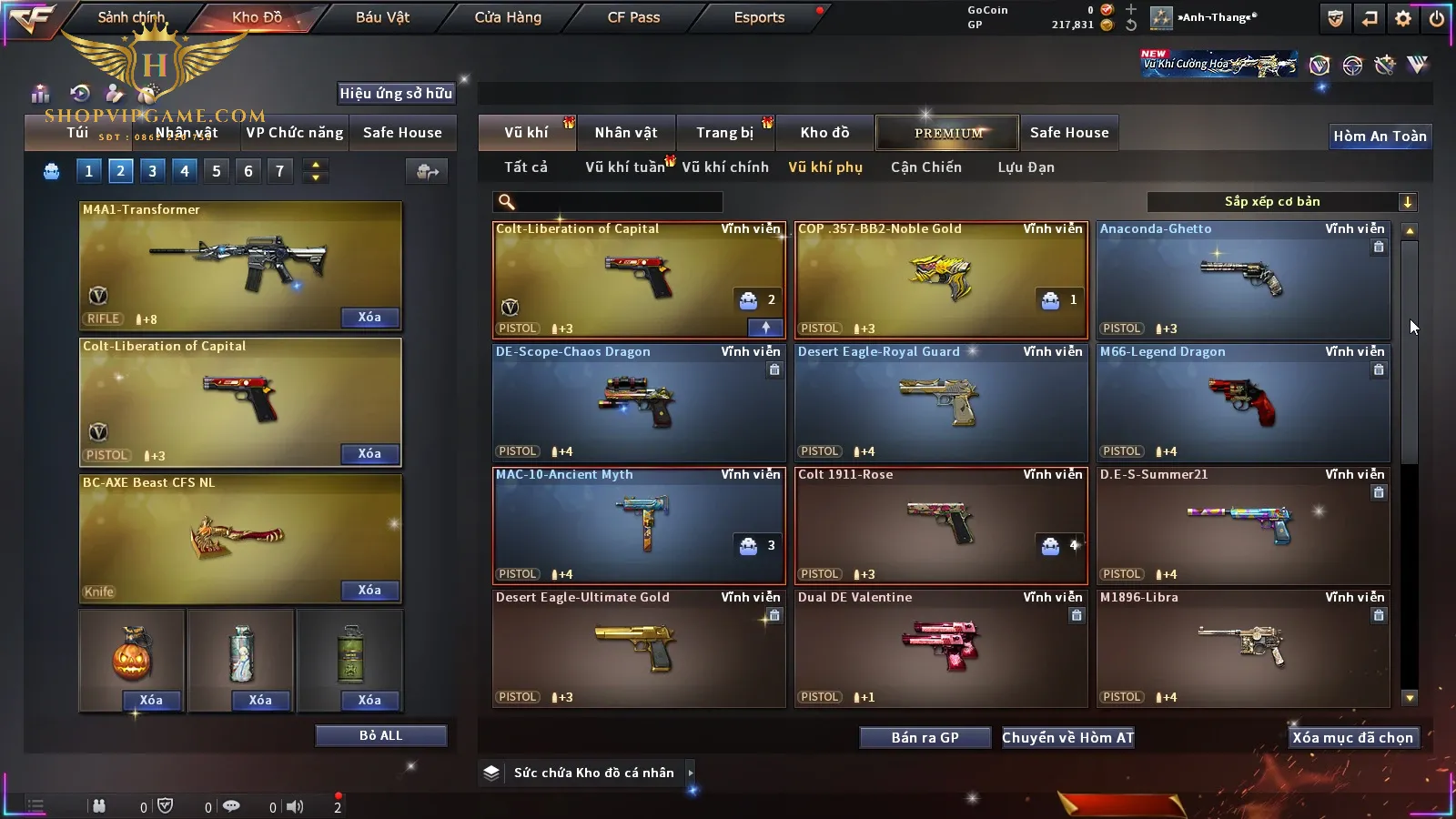Sell item with Bán ra GP
The width and height of the screenshot is (1456, 819).
tap(925, 738)
